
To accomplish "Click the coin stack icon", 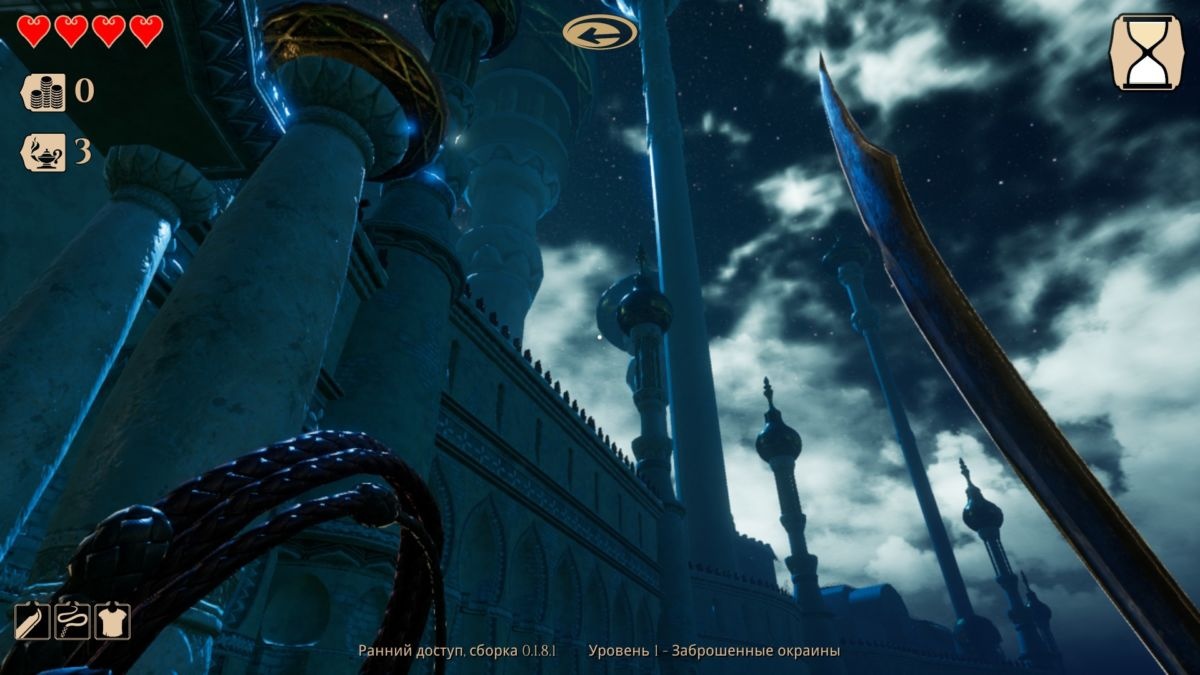I will pos(44,92).
